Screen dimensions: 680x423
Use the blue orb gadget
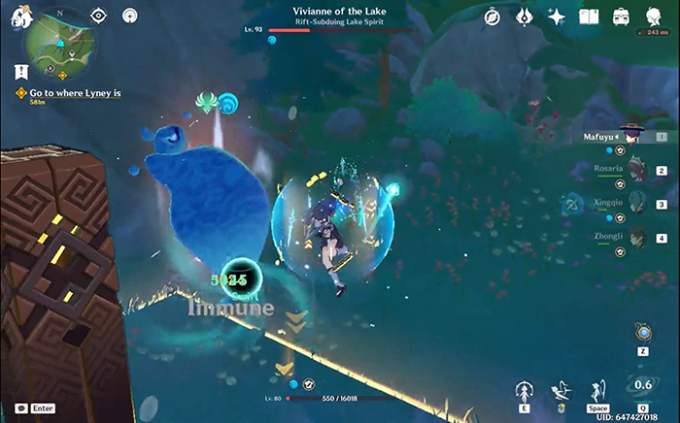(x=645, y=334)
